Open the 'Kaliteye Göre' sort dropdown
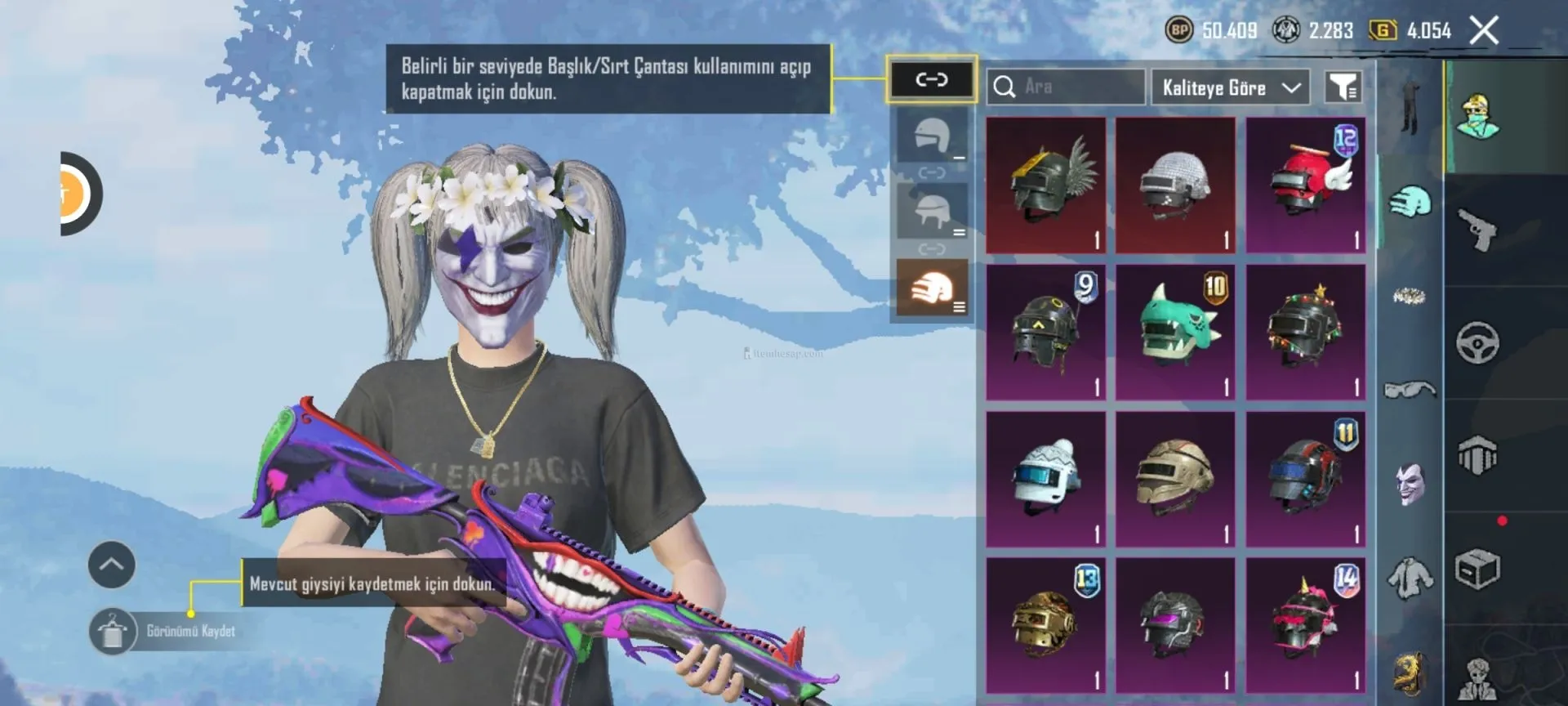Screen dimensions: 1568x706 (x=1230, y=87)
